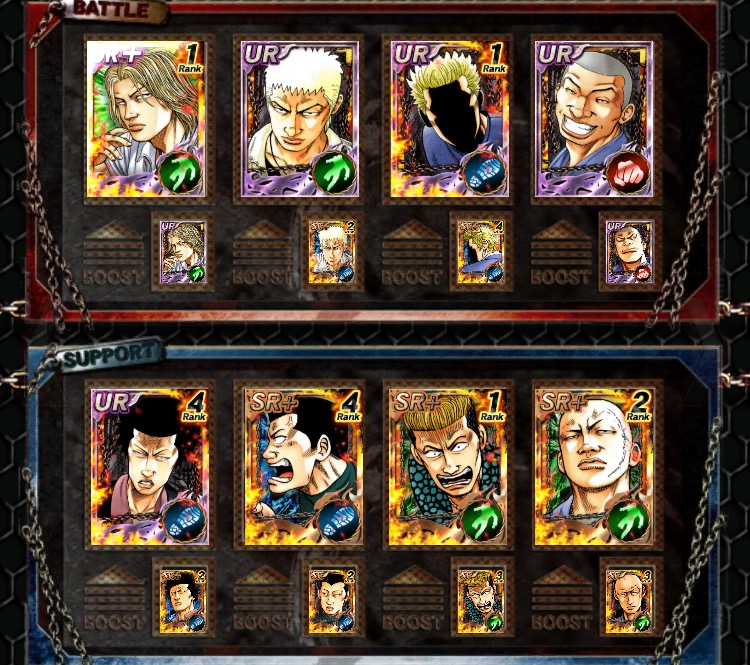Select the small white-haired boost card
This screenshot has width=750, height=665.
tap(331, 252)
